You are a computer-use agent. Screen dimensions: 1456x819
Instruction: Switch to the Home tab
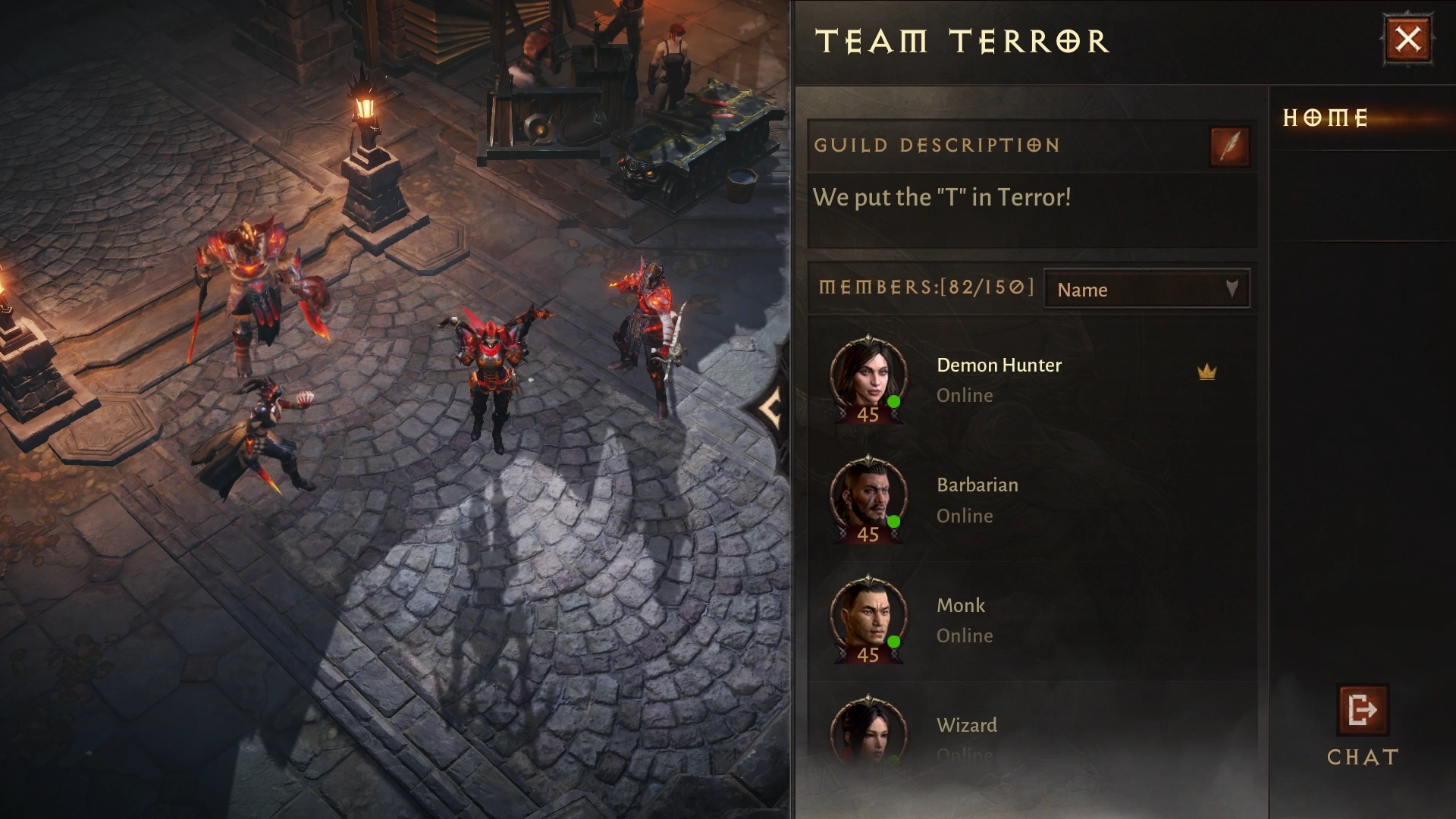point(1326,118)
